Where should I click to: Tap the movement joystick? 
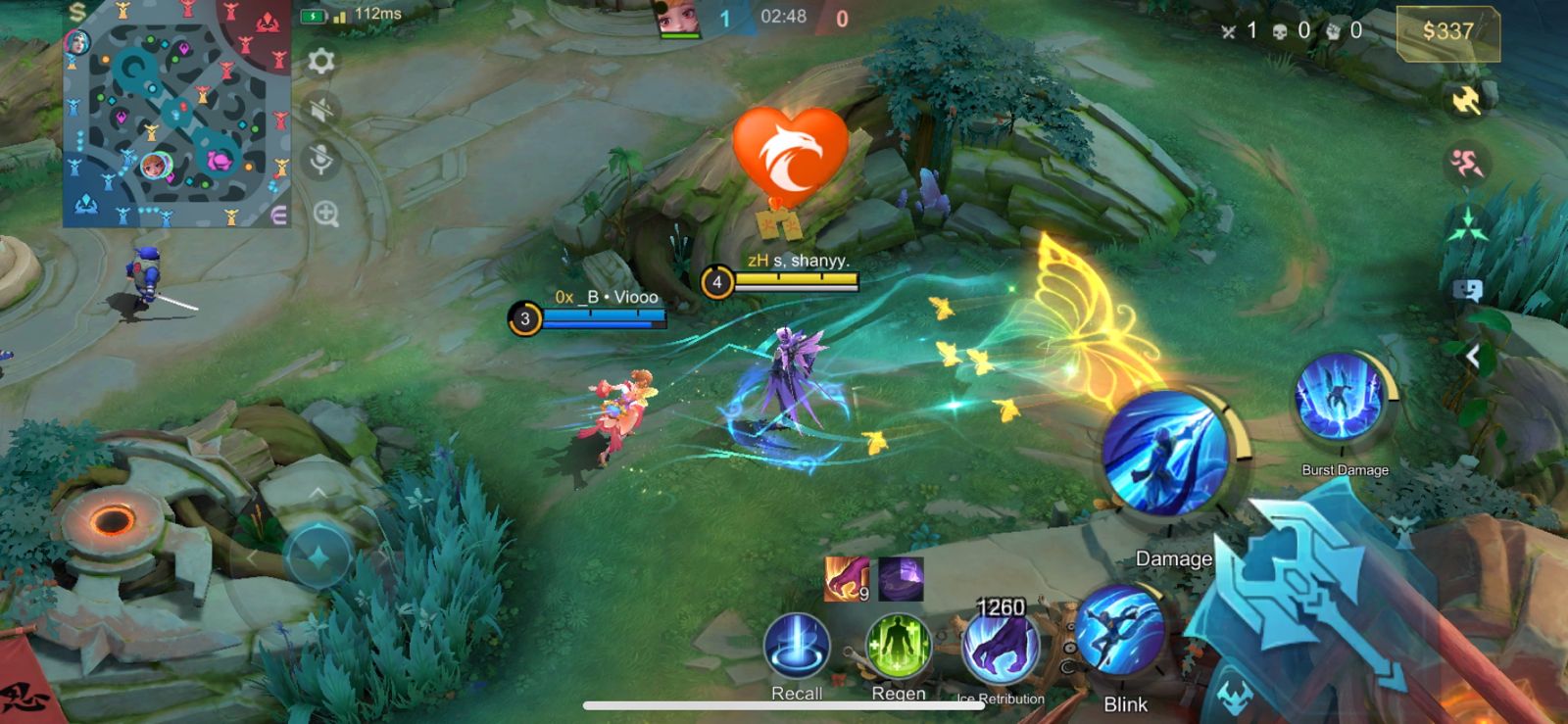tap(318, 556)
